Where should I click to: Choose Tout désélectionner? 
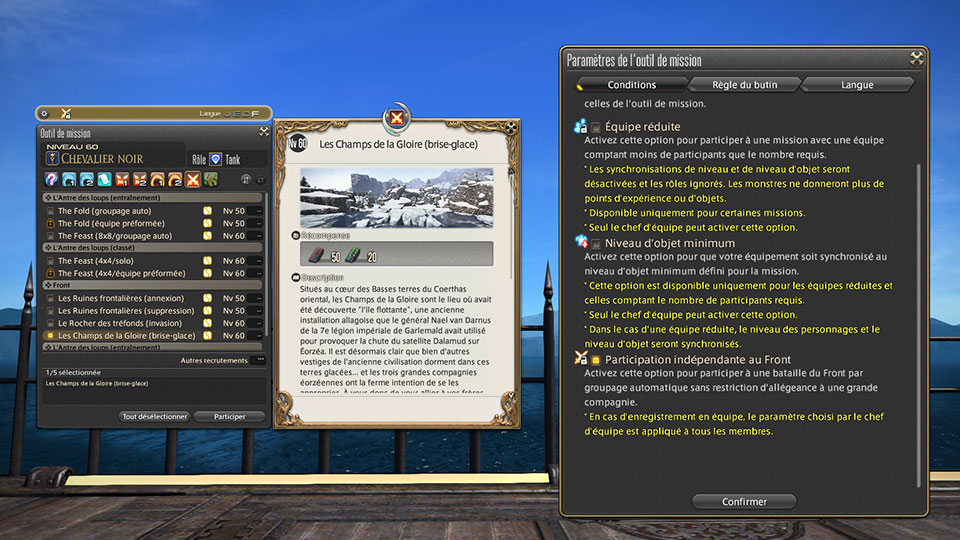click(x=154, y=416)
